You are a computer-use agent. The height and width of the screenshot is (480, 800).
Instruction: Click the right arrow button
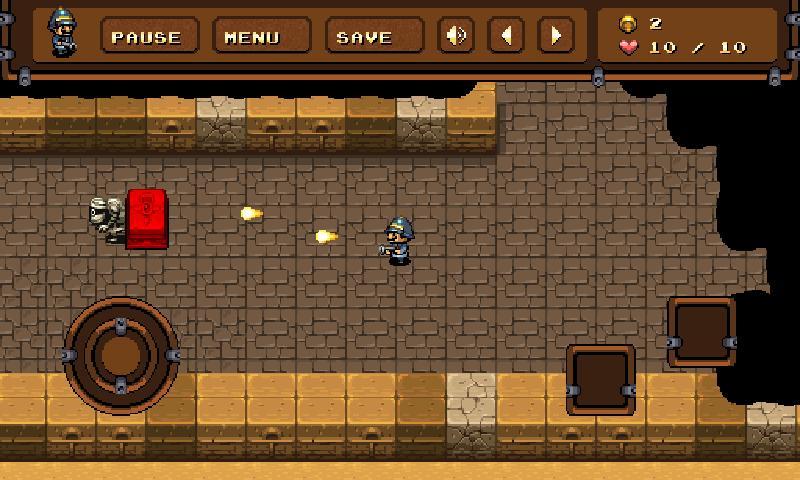(555, 36)
